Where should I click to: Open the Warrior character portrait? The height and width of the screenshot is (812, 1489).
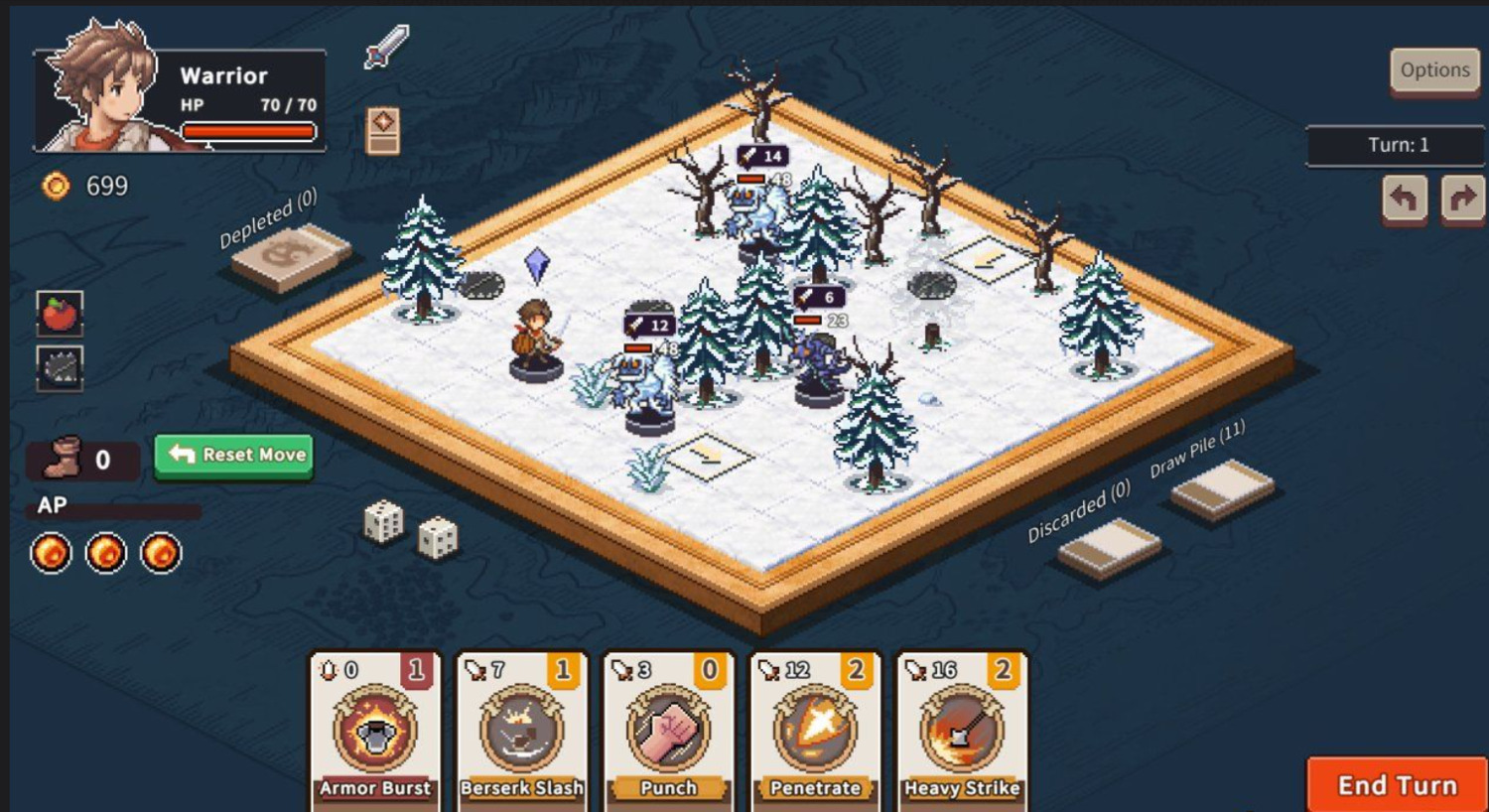pyautogui.click(x=99, y=89)
